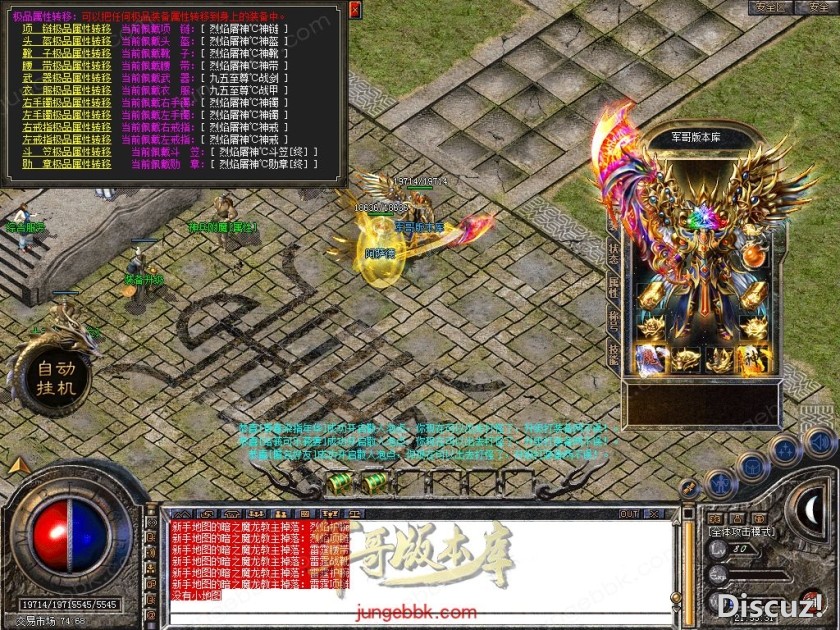Select the orange orb equipment slot

[751, 257]
